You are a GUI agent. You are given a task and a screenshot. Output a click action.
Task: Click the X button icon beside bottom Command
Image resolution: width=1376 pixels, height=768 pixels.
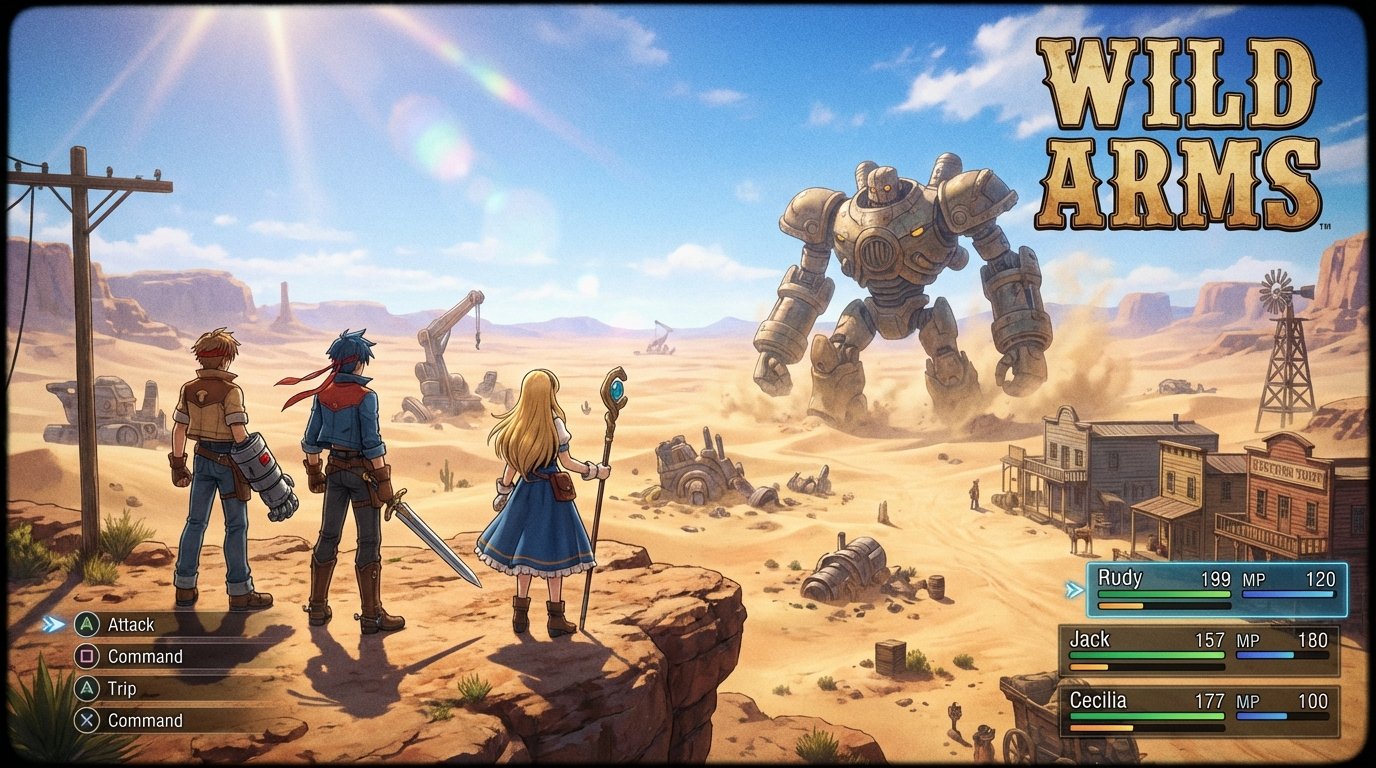pyautogui.click(x=88, y=720)
